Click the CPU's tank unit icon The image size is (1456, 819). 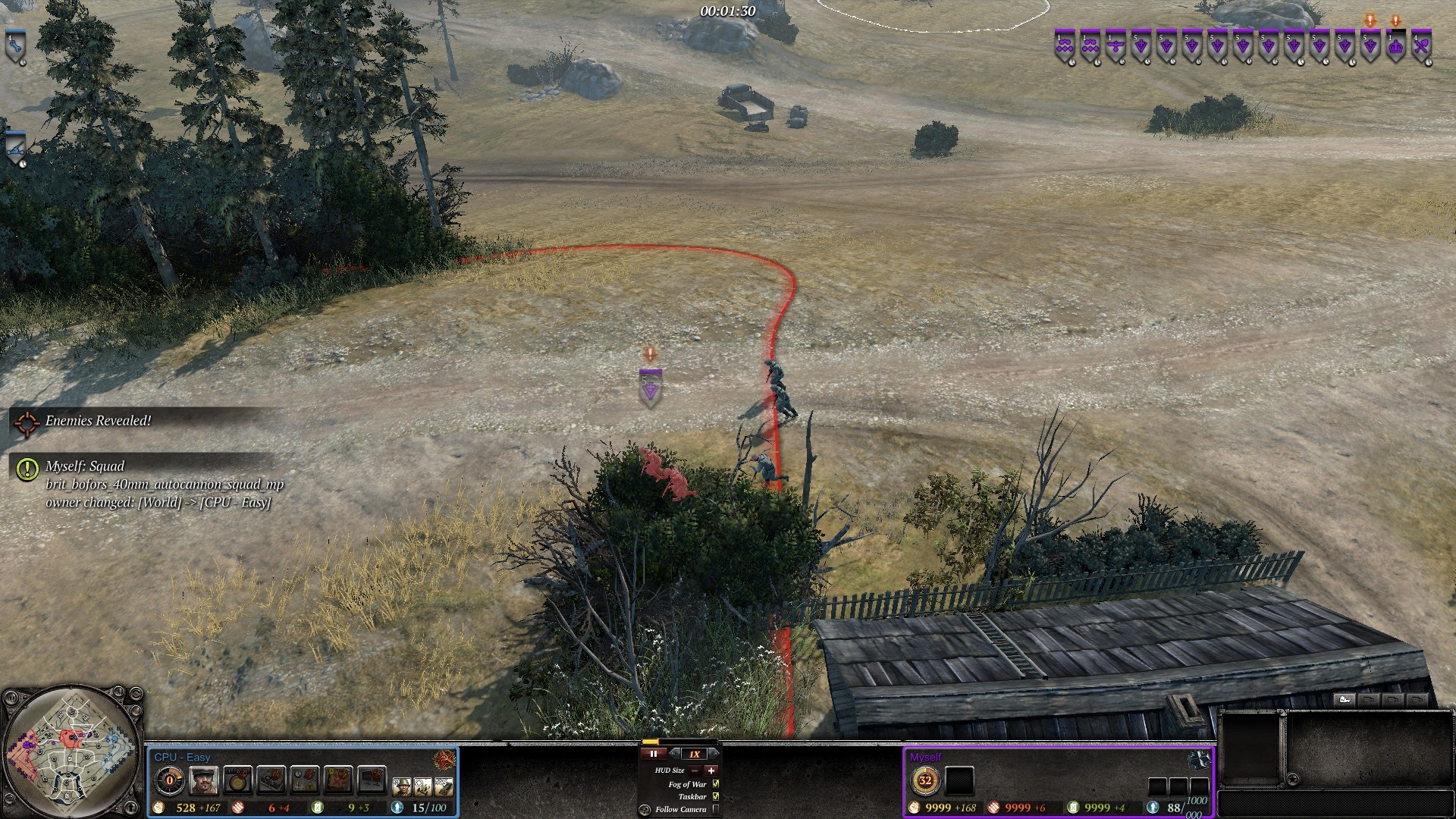[444, 787]
